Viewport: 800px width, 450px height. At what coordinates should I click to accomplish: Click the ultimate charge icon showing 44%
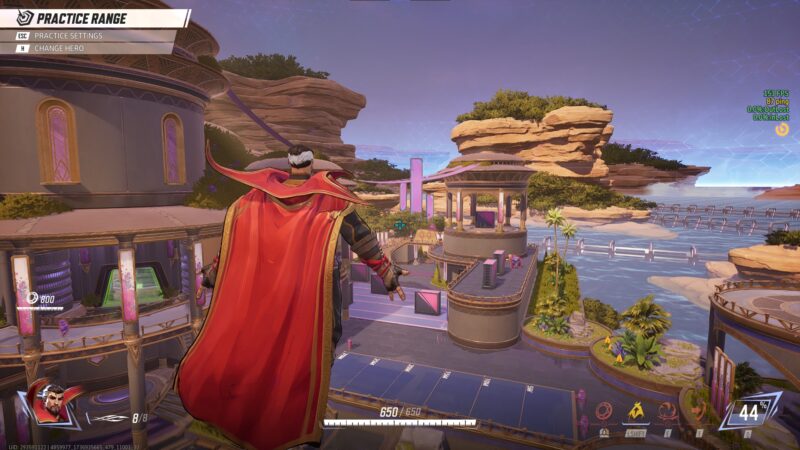pyautogui.click(x=749, y=412)
